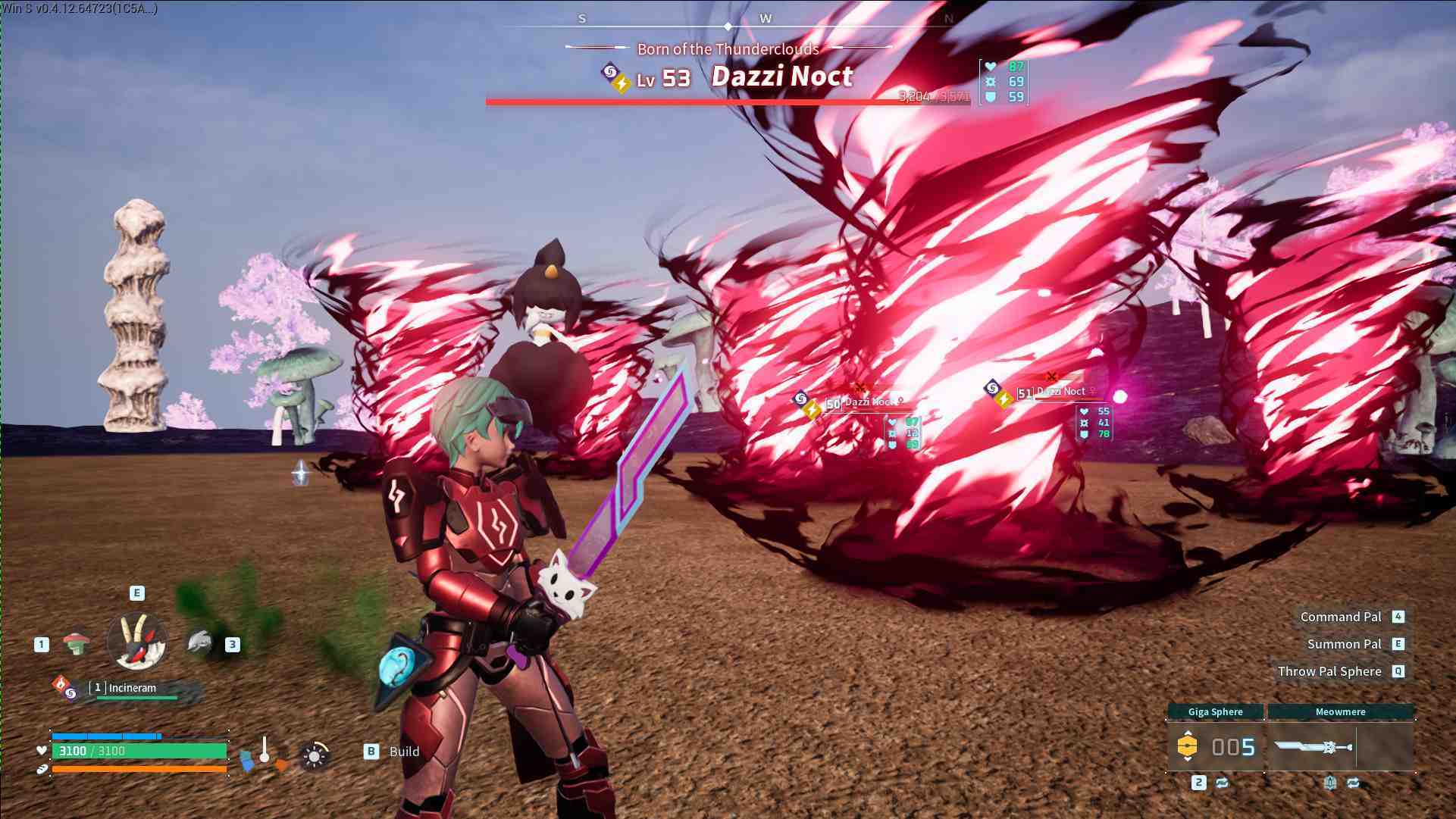This screenshot has width=1456, height=819.
Task: Click the dark element icon beside Dazzi Noct's level
Action: pyautogui.click(x=609, y=70)
